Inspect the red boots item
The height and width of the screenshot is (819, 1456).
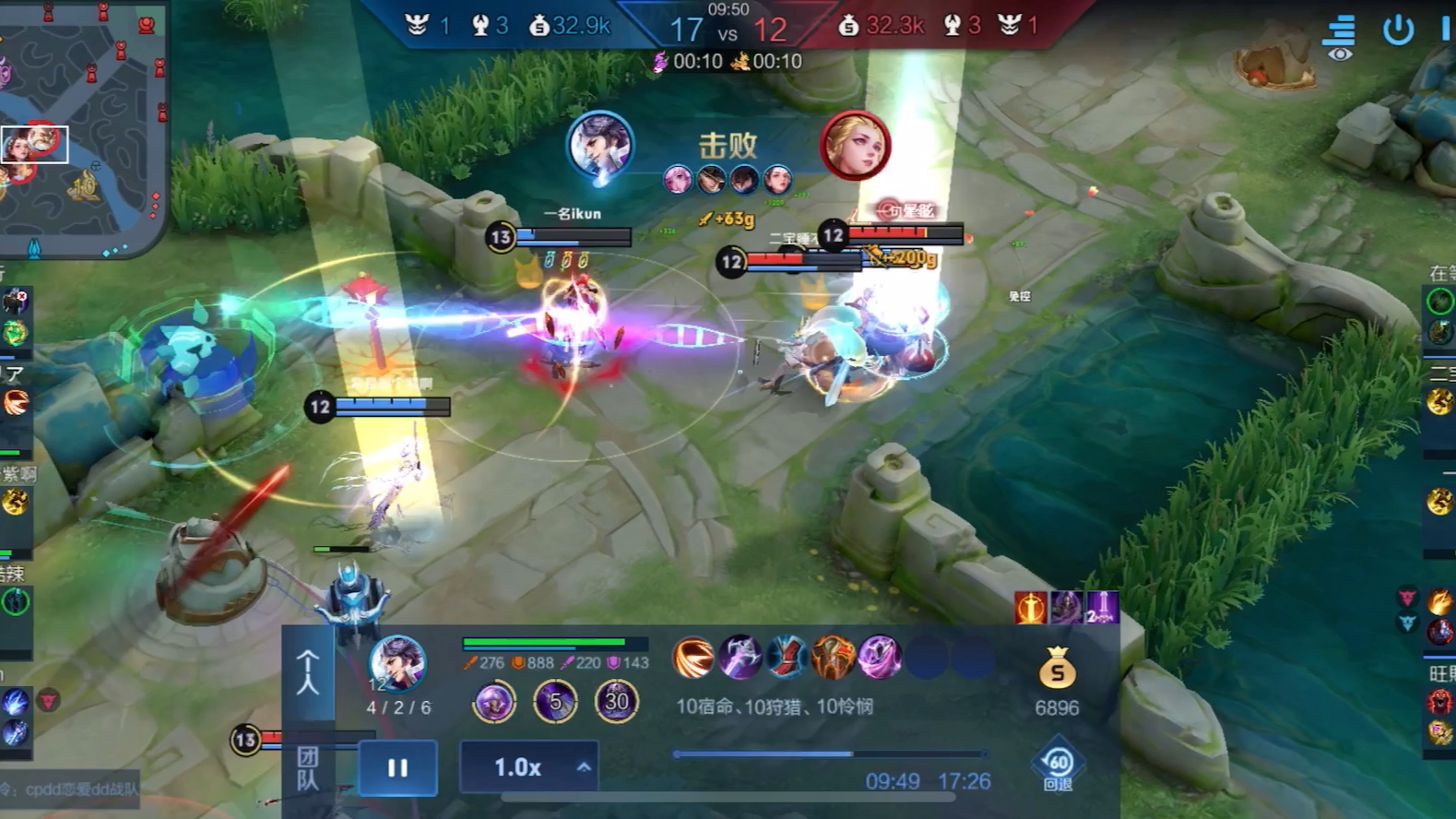(x=786, y=658)
